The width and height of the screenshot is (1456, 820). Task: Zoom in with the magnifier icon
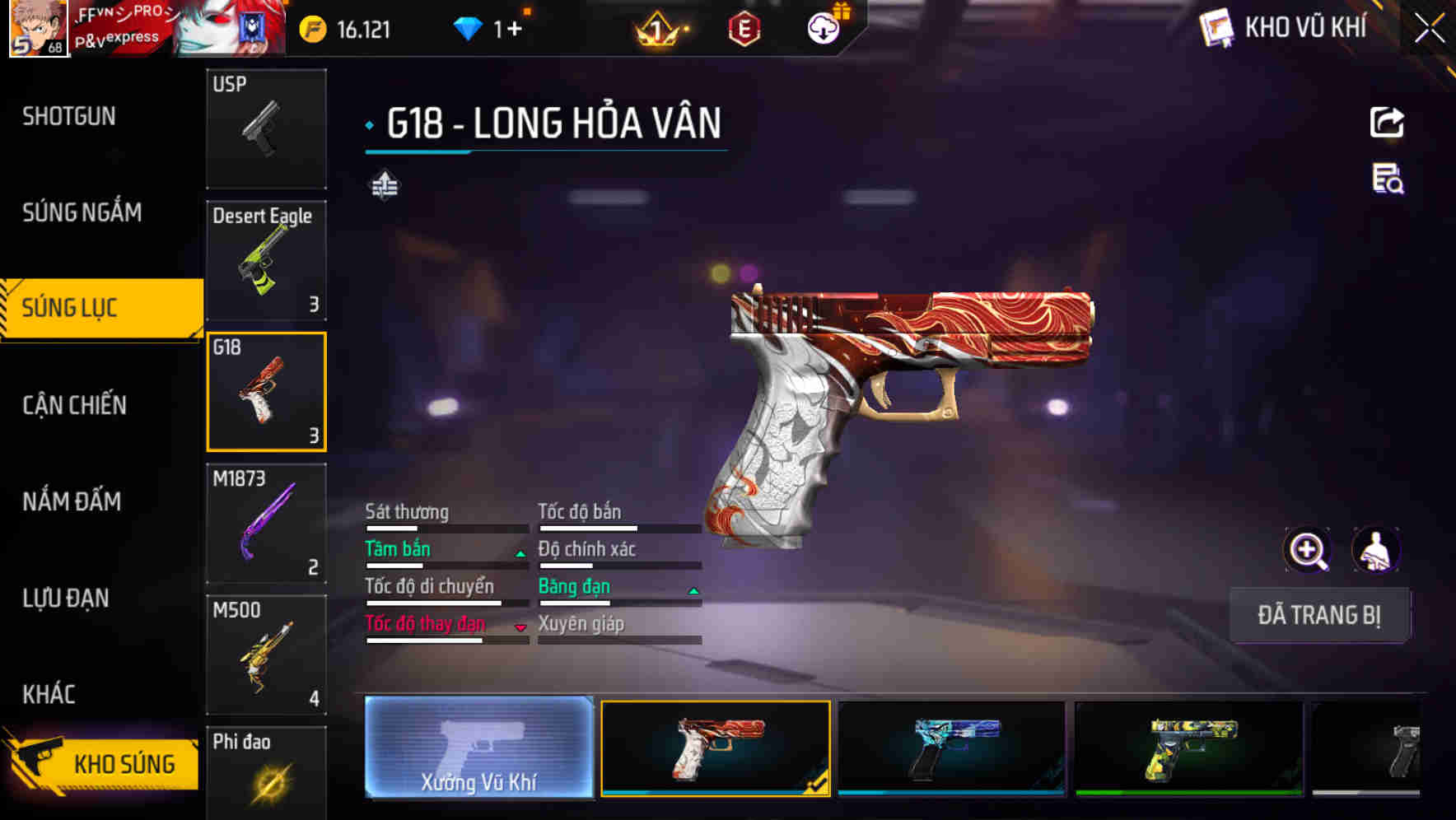point(1307,550)
